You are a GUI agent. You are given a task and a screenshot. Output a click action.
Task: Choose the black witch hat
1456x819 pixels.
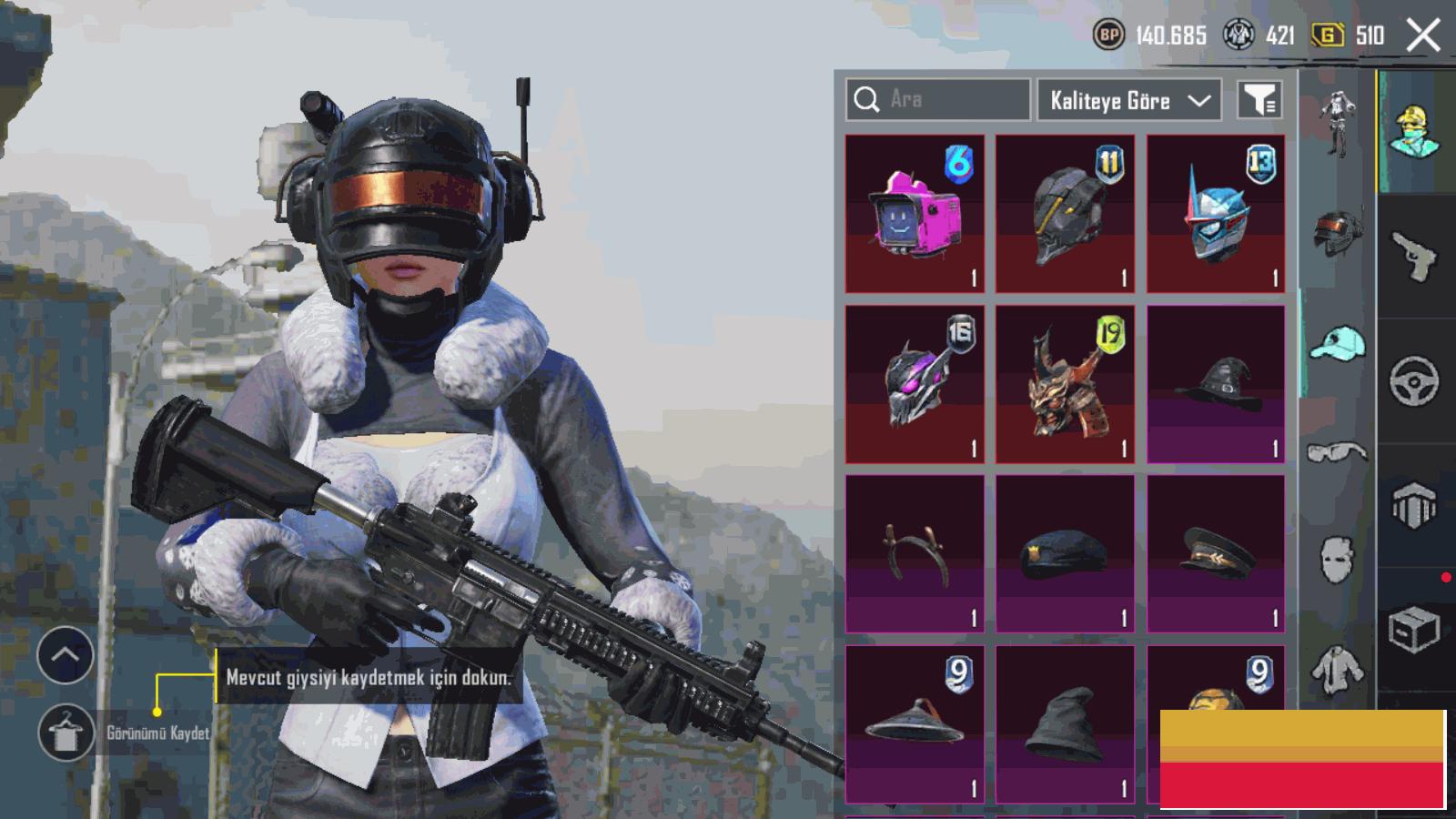(1216, 384)
